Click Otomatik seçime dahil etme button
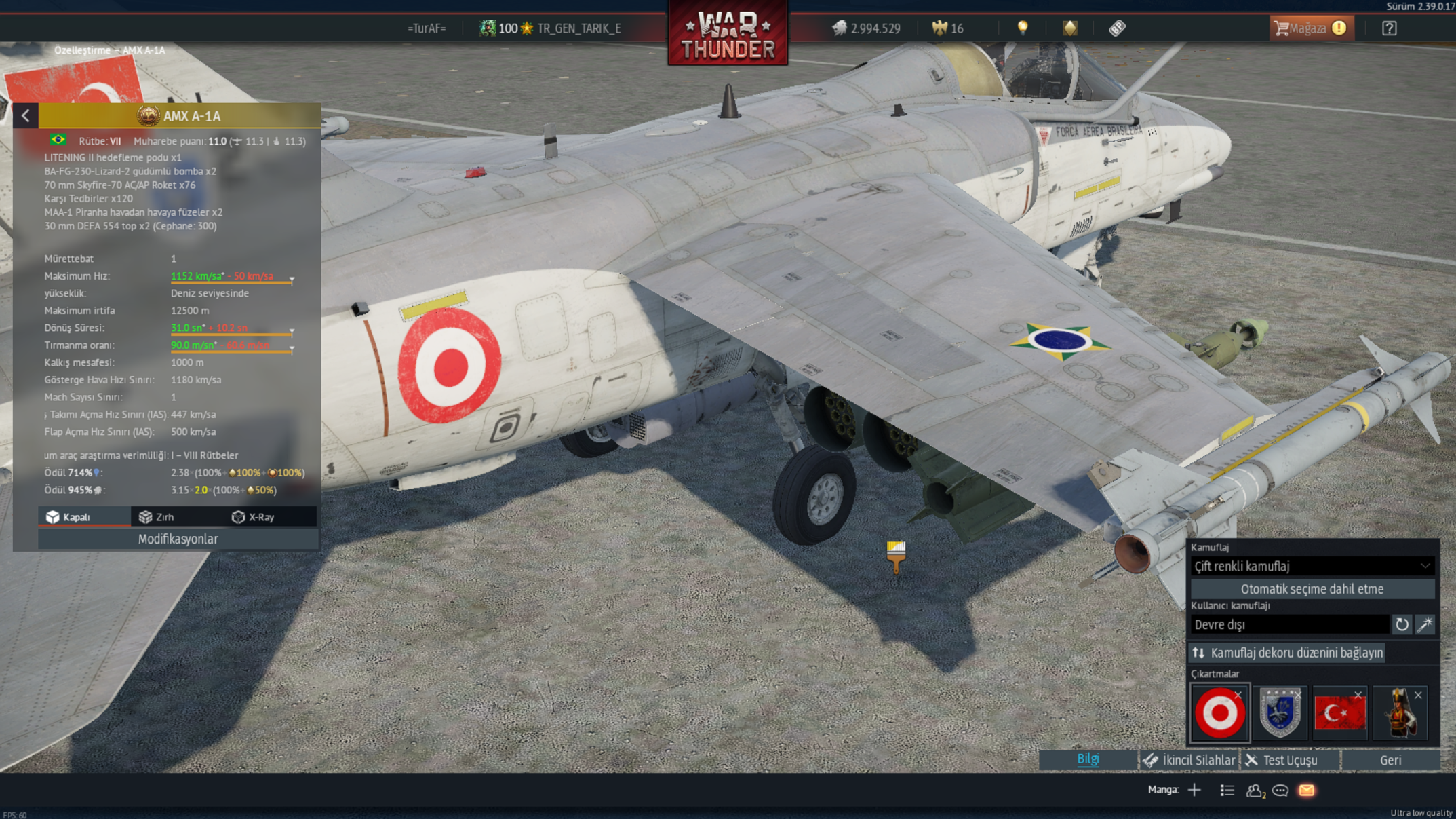The width and height of the screenshot is (1456, 819). [x=1312, y=589]
